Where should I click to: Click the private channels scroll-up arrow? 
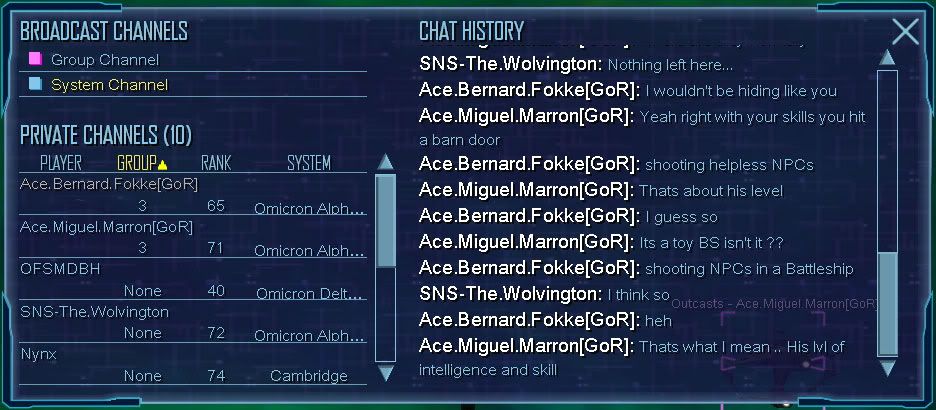[385, 162]
